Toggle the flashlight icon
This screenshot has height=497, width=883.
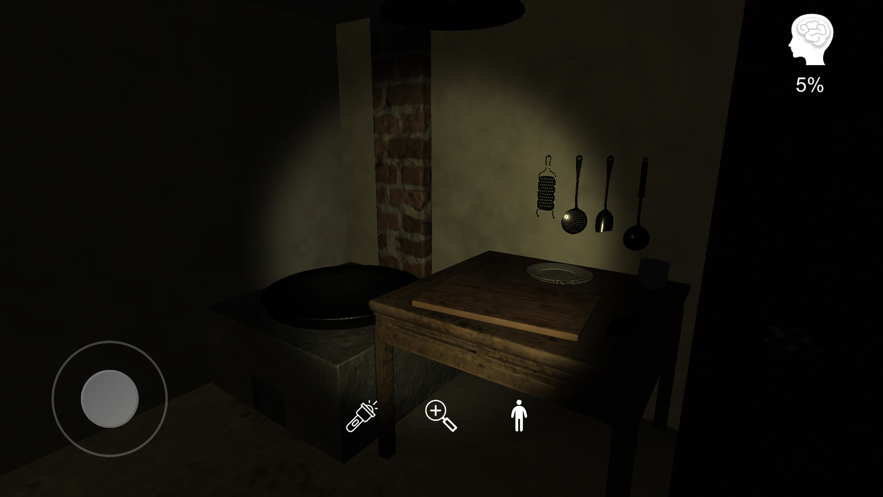361,416
